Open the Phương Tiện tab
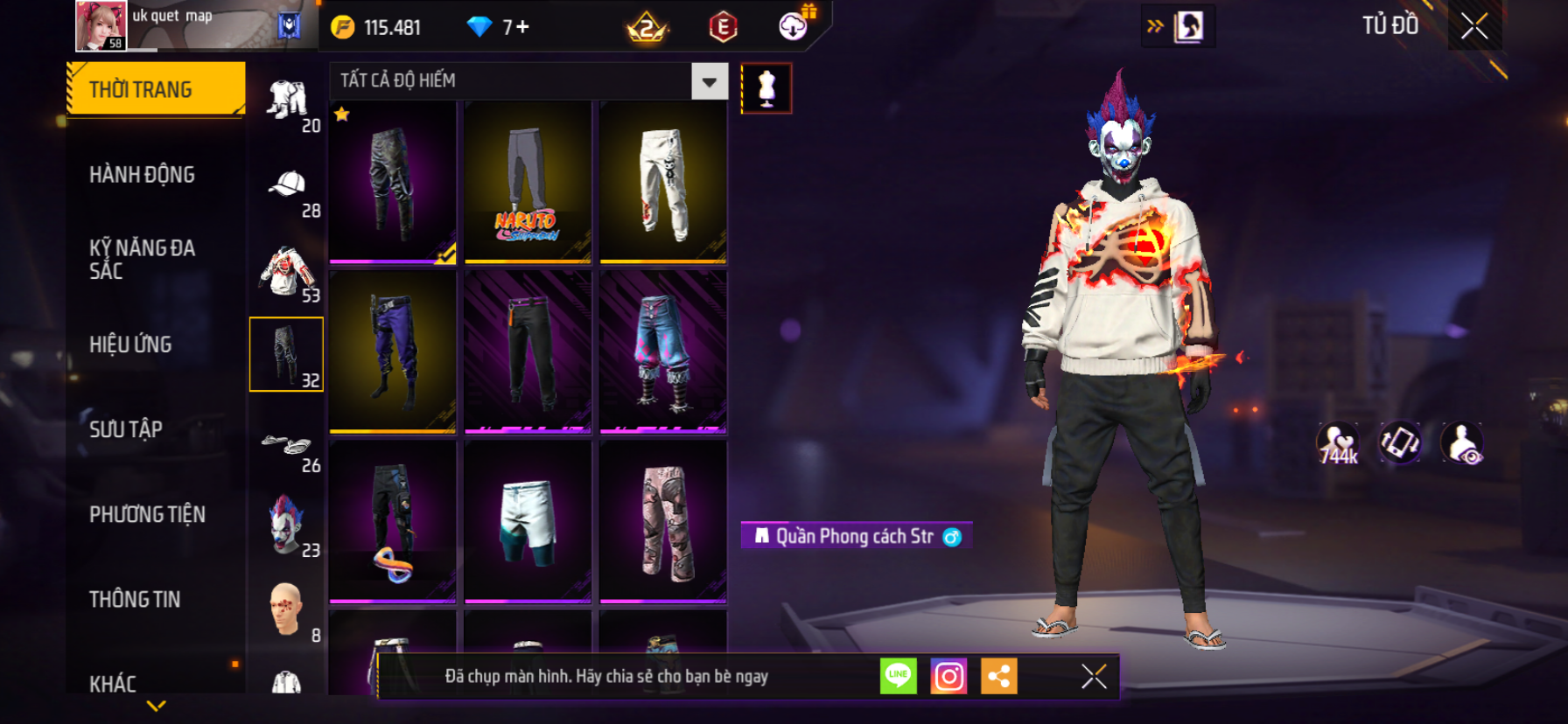 147,514
